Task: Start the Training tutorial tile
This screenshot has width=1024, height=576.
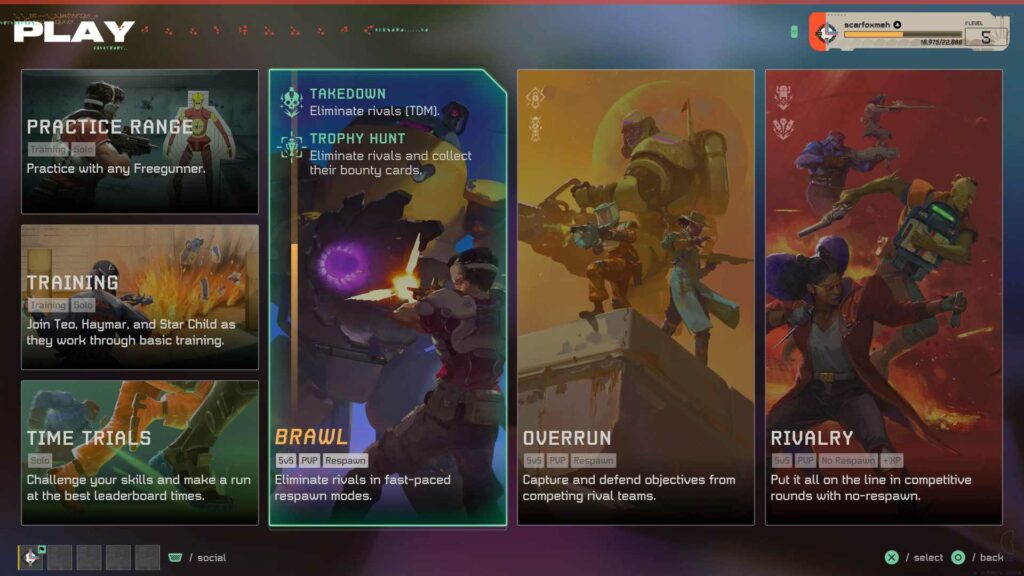Action: coord(140,297)
